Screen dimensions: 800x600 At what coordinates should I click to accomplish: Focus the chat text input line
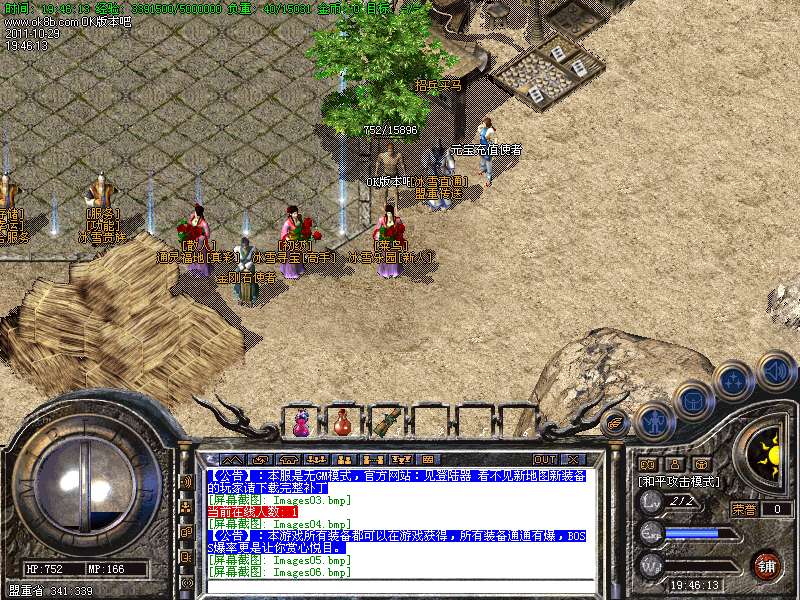[x=400, y=587]
